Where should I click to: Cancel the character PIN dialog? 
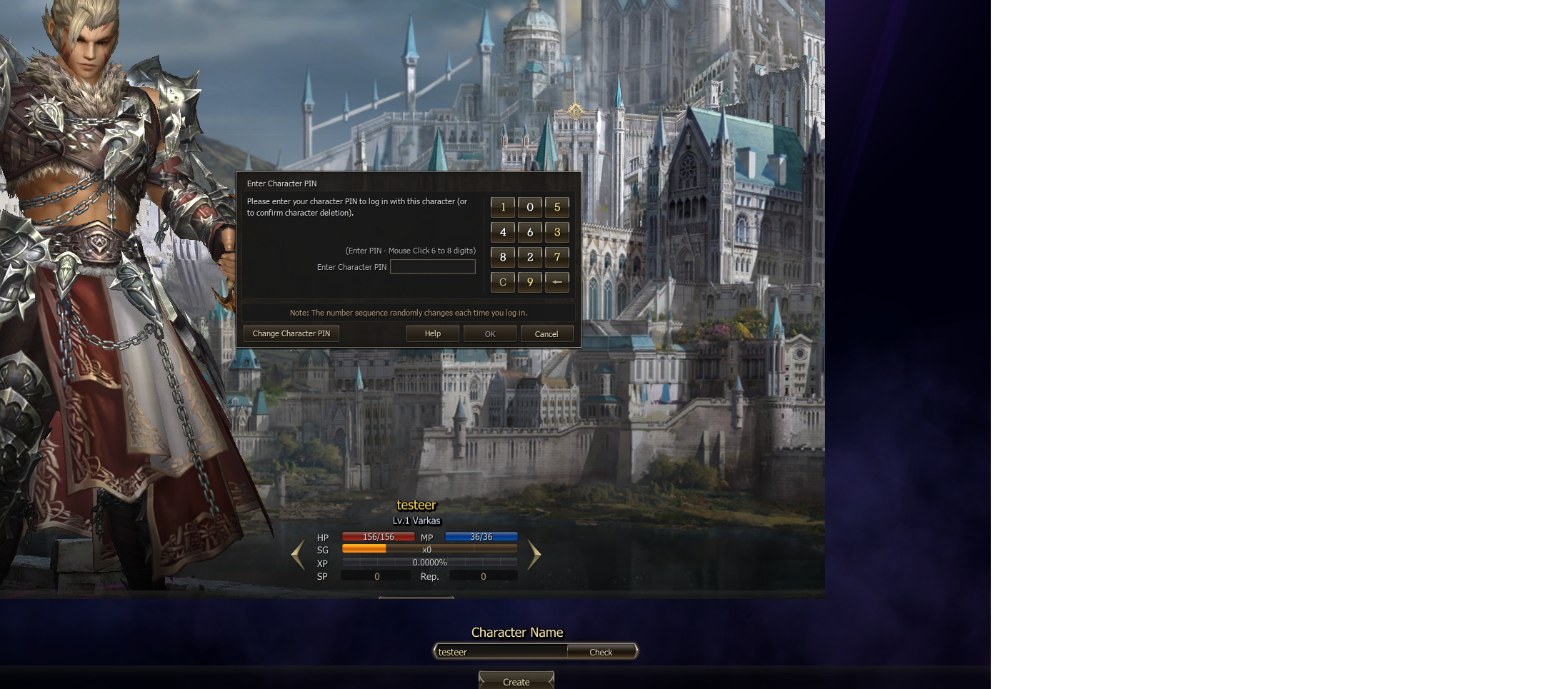point(546,334)
